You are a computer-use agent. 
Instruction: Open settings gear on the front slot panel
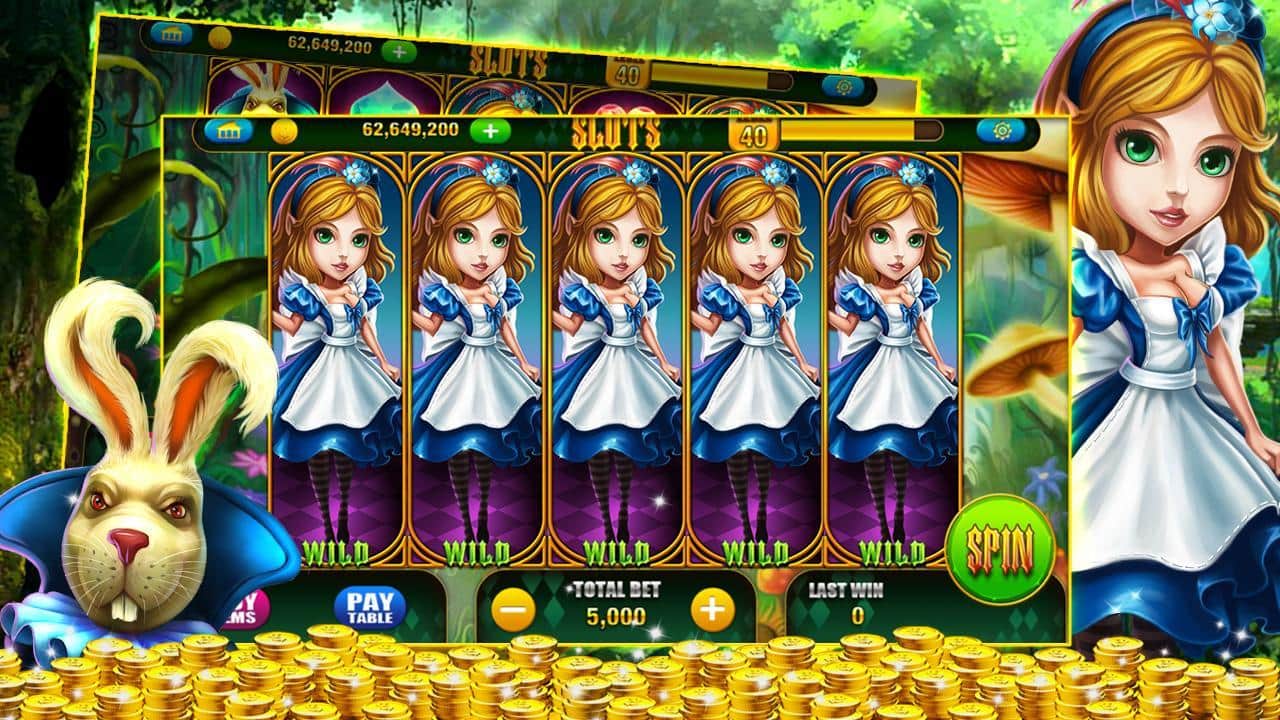coord(1002,130)
